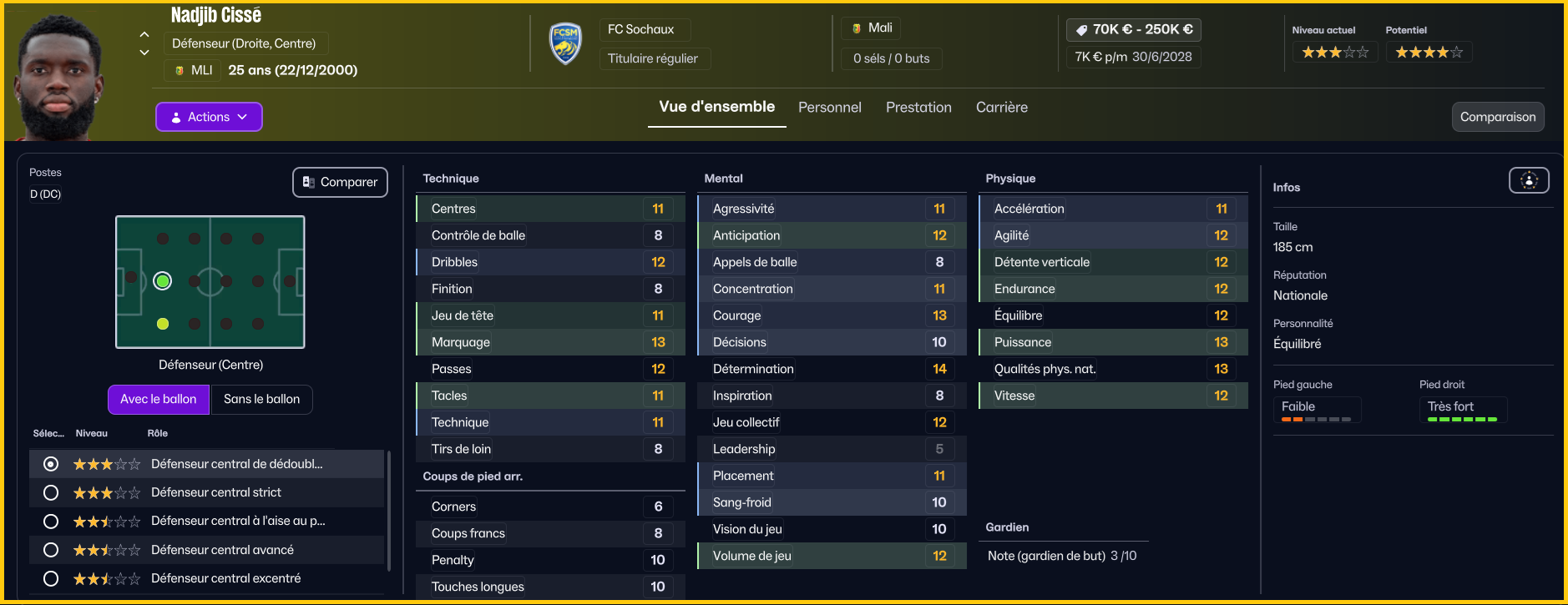Open the Mali nationality link
The height and width of the screenshot is (605, 1568).
tap(879, 28)
